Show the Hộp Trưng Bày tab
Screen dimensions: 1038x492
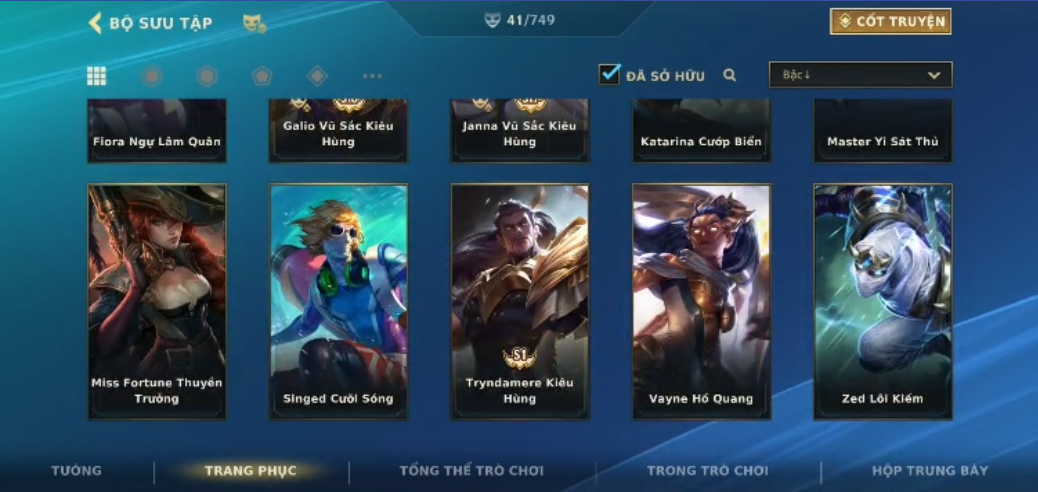point(930,471)
